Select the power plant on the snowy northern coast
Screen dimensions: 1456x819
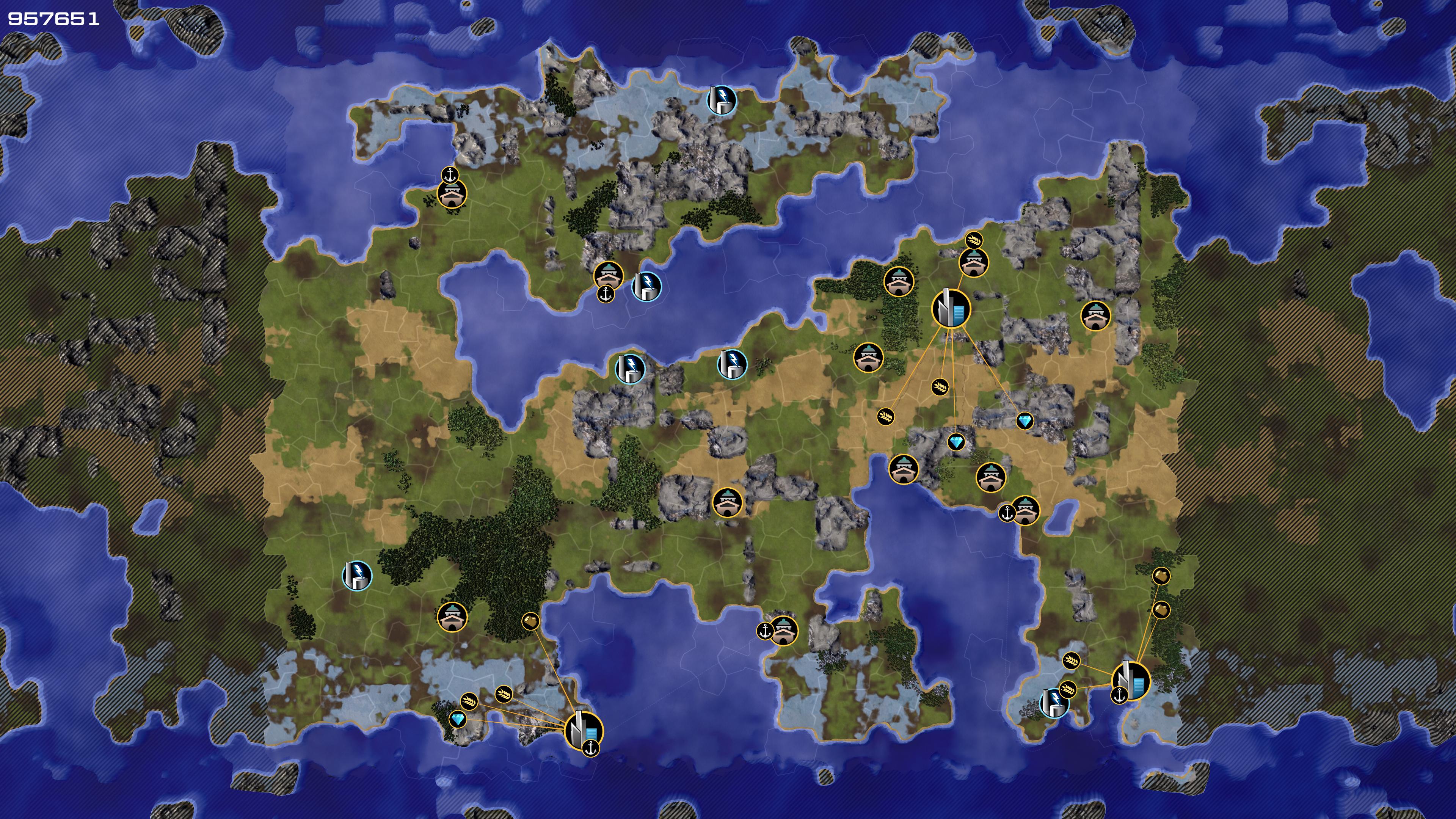click(x=722, y=100)
